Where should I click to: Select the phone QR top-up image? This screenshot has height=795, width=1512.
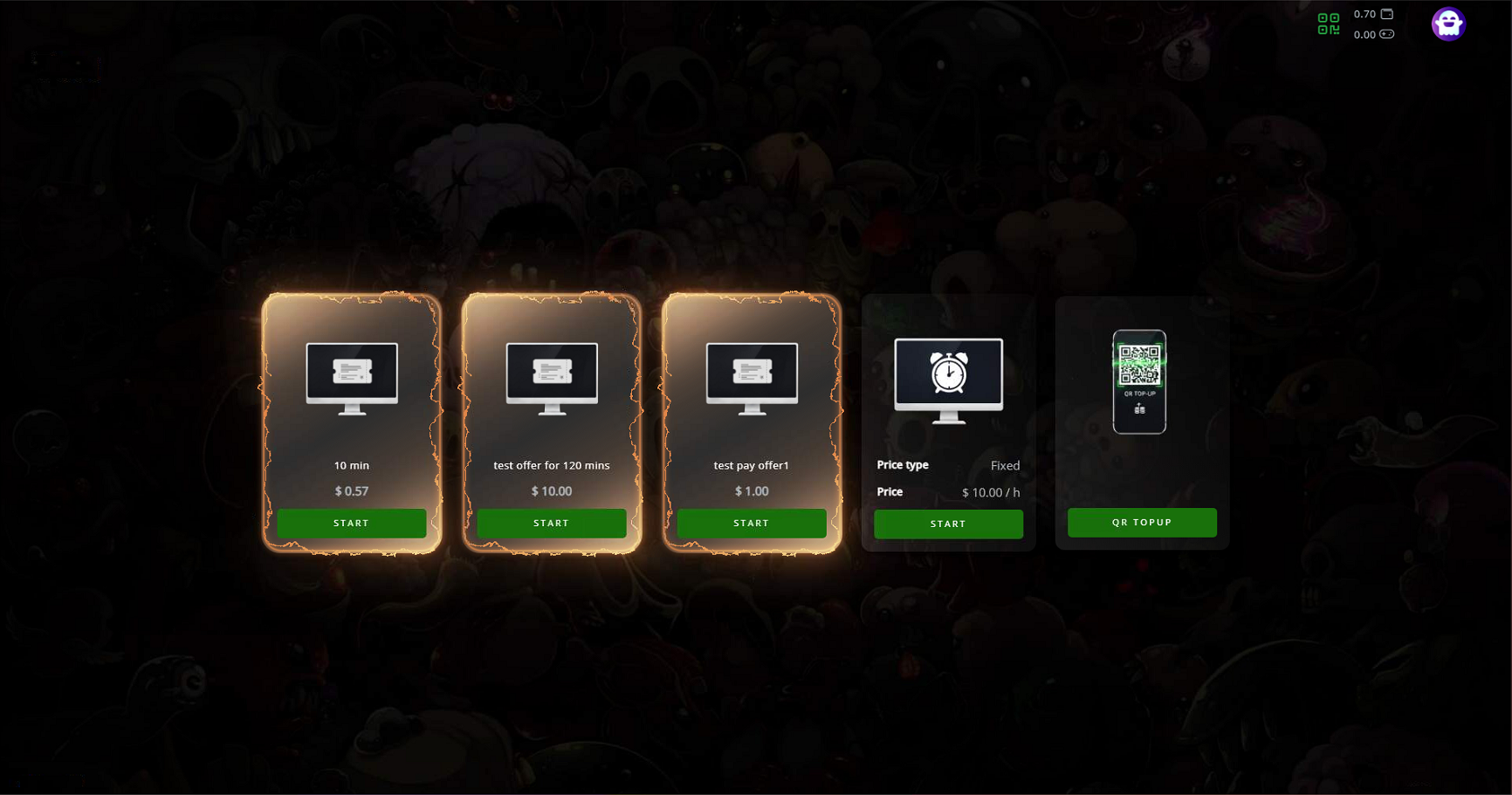[1139, 381]
